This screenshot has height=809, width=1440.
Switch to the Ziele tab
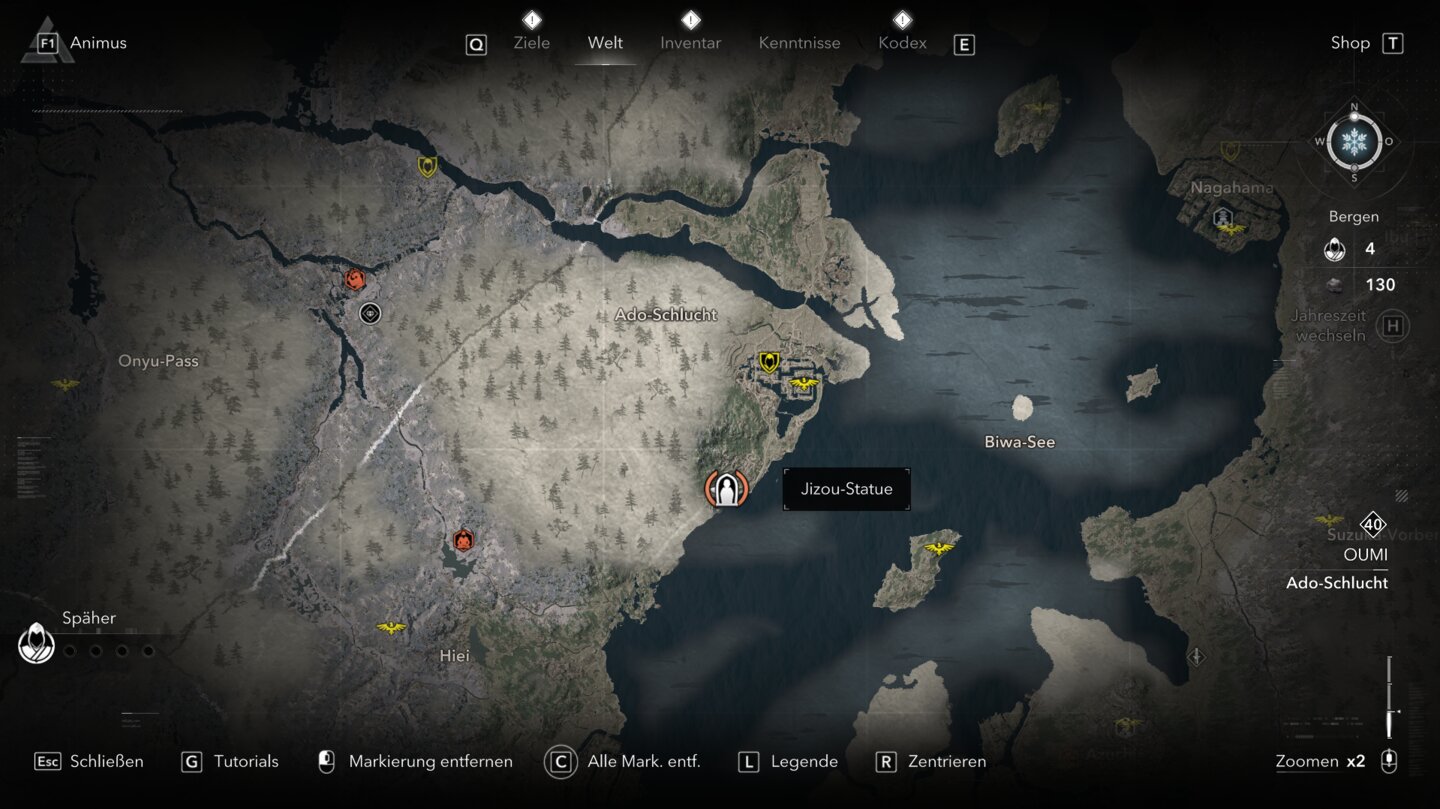pyautogui.click(x=531, y=43)
